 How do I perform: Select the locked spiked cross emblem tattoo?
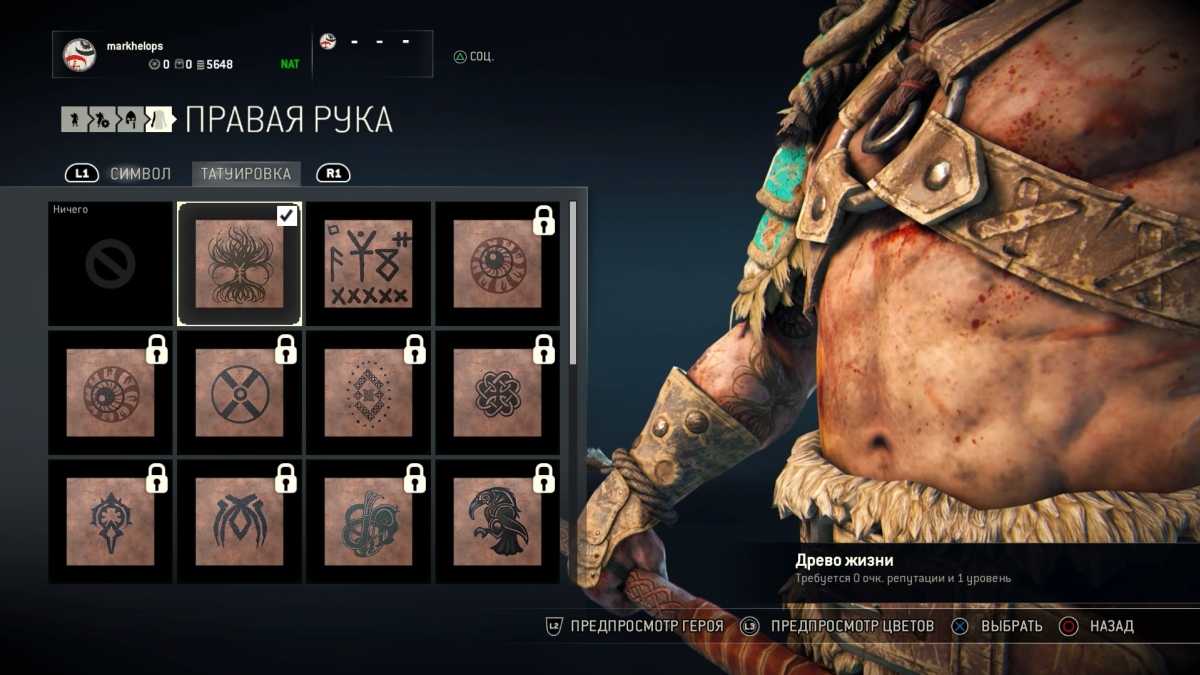click(110, 521)
